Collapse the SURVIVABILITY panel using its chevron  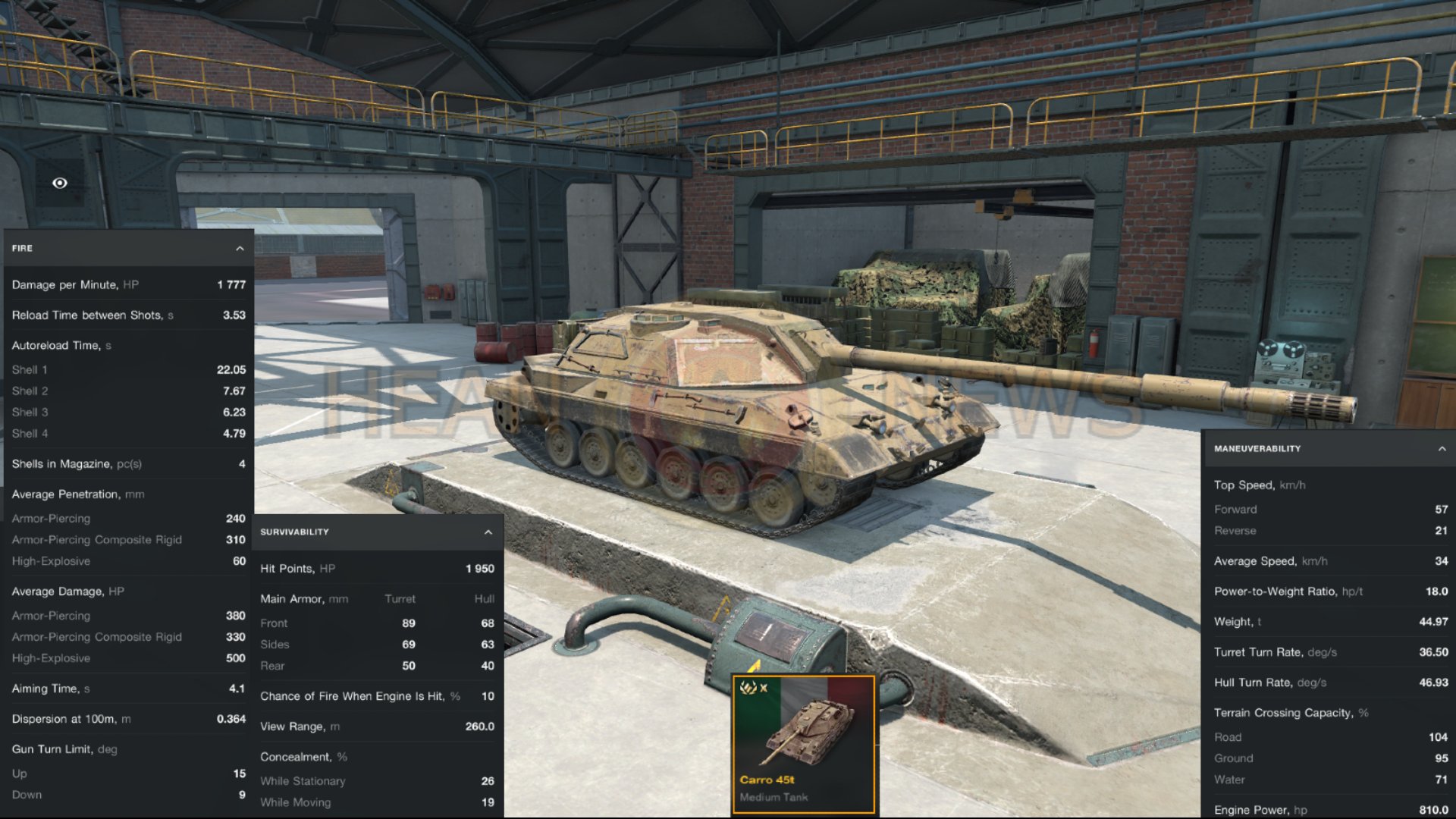tap(488, 532)
